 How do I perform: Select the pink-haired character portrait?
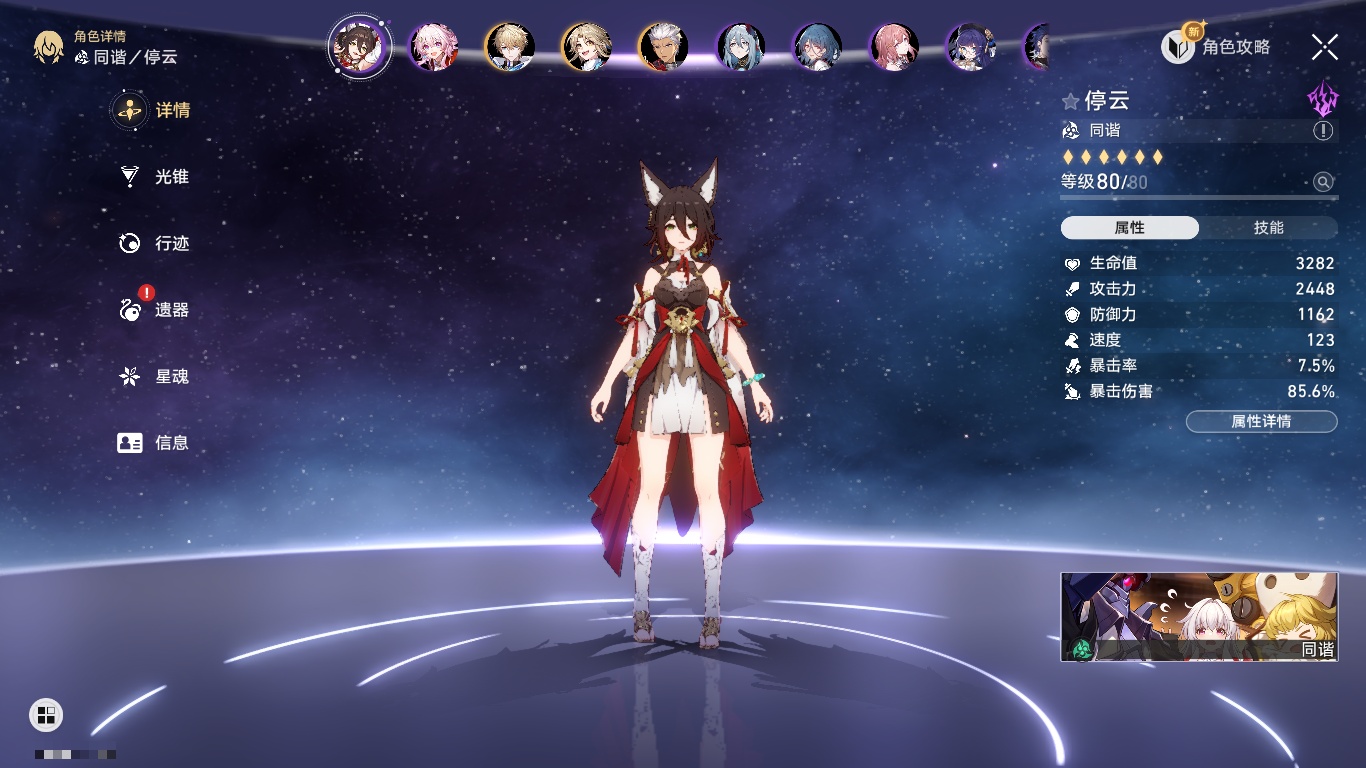pos(433,47)
